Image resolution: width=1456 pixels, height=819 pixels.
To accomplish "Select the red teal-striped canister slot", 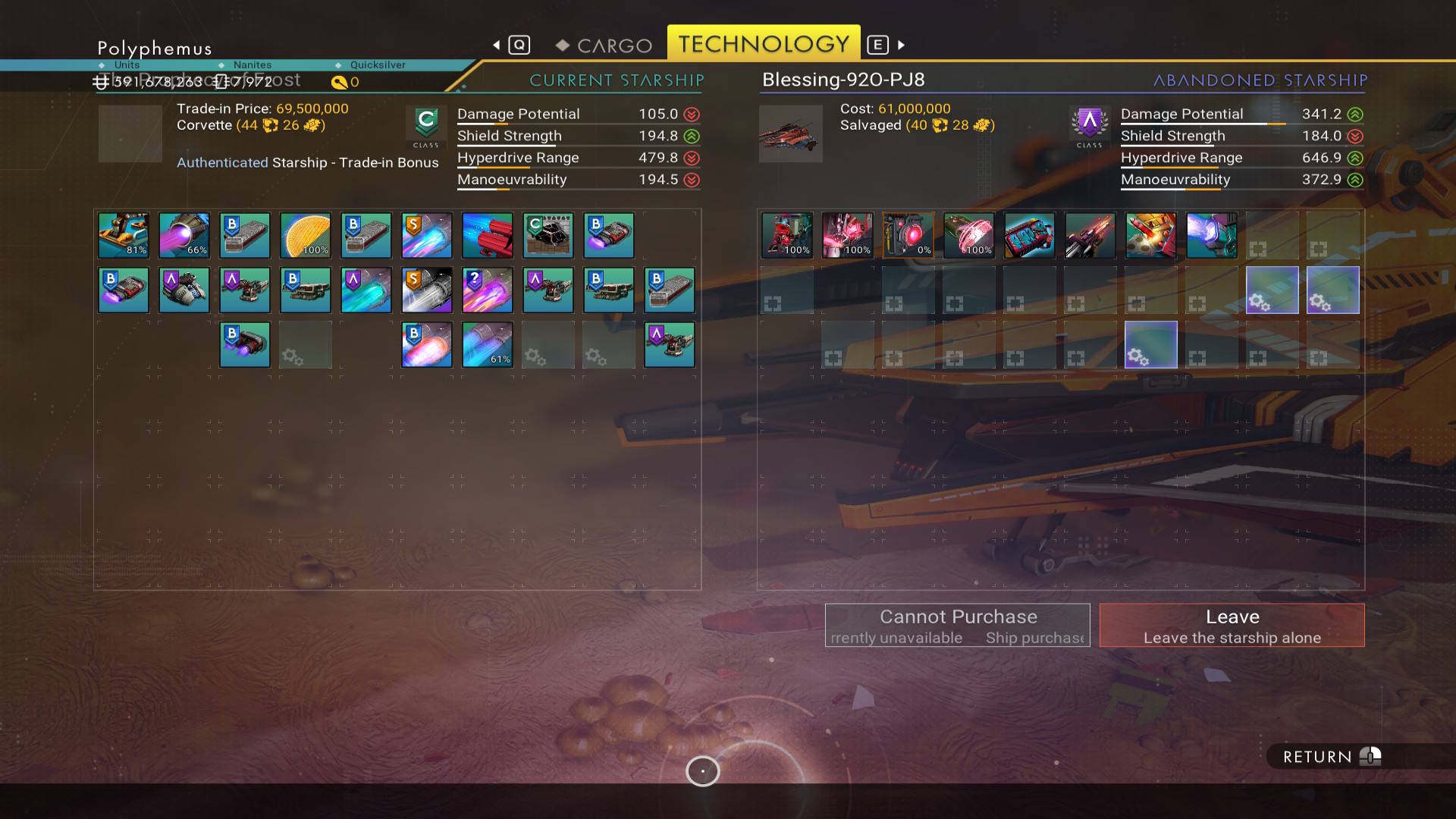I will coord(1030,235).
